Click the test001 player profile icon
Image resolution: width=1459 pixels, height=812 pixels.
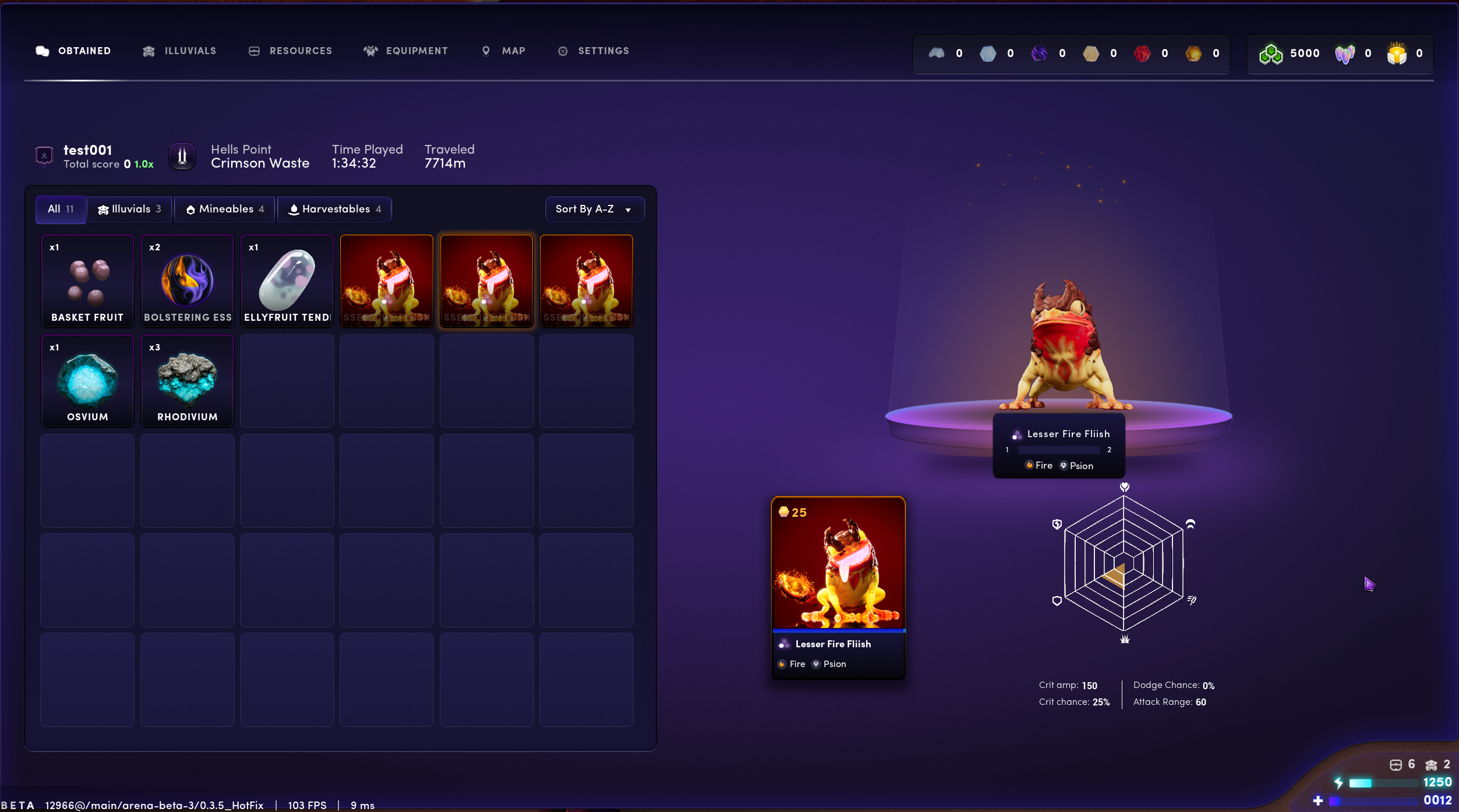click(44, 156)
